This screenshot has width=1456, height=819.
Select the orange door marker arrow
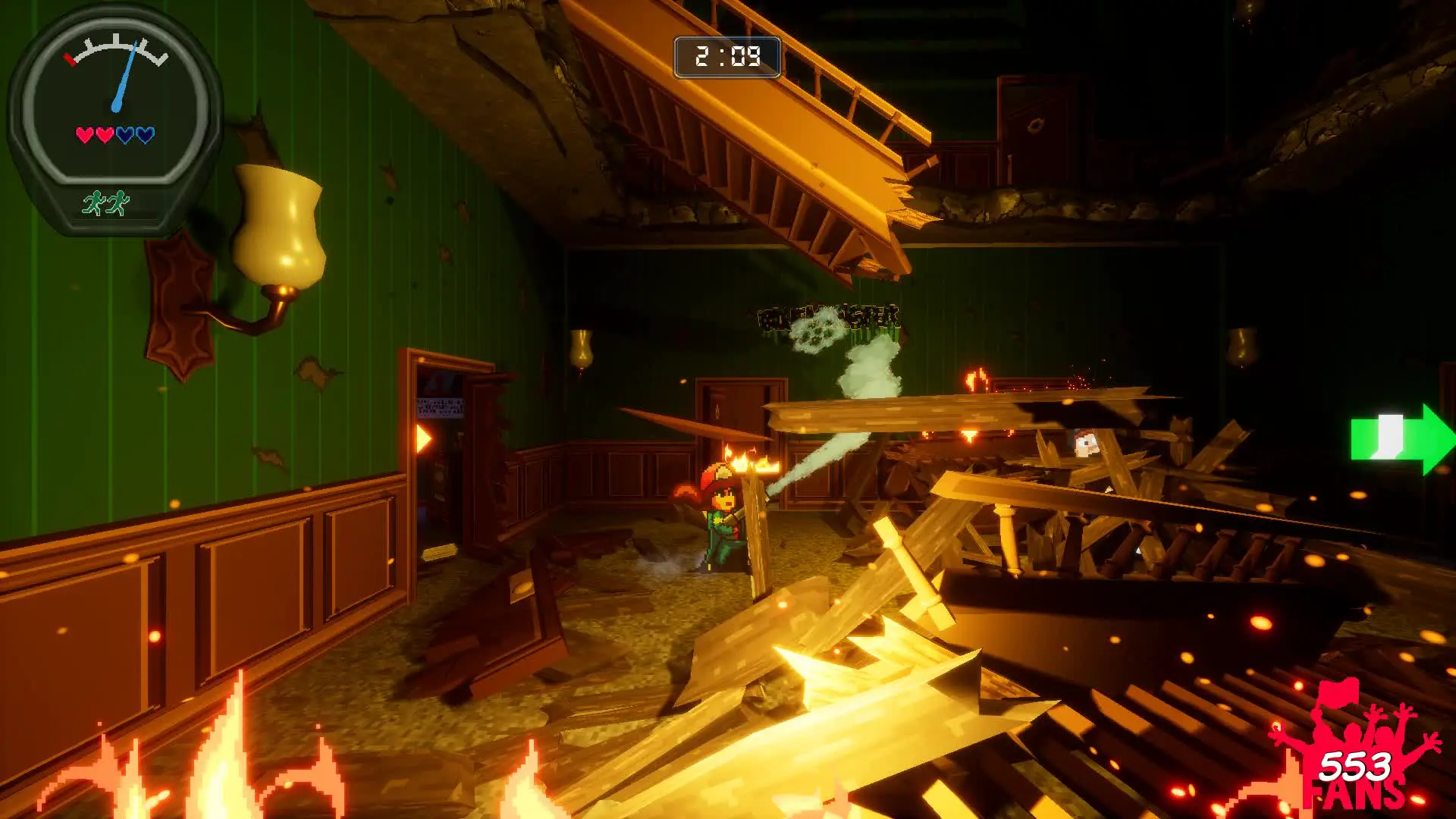pos(423,438)
